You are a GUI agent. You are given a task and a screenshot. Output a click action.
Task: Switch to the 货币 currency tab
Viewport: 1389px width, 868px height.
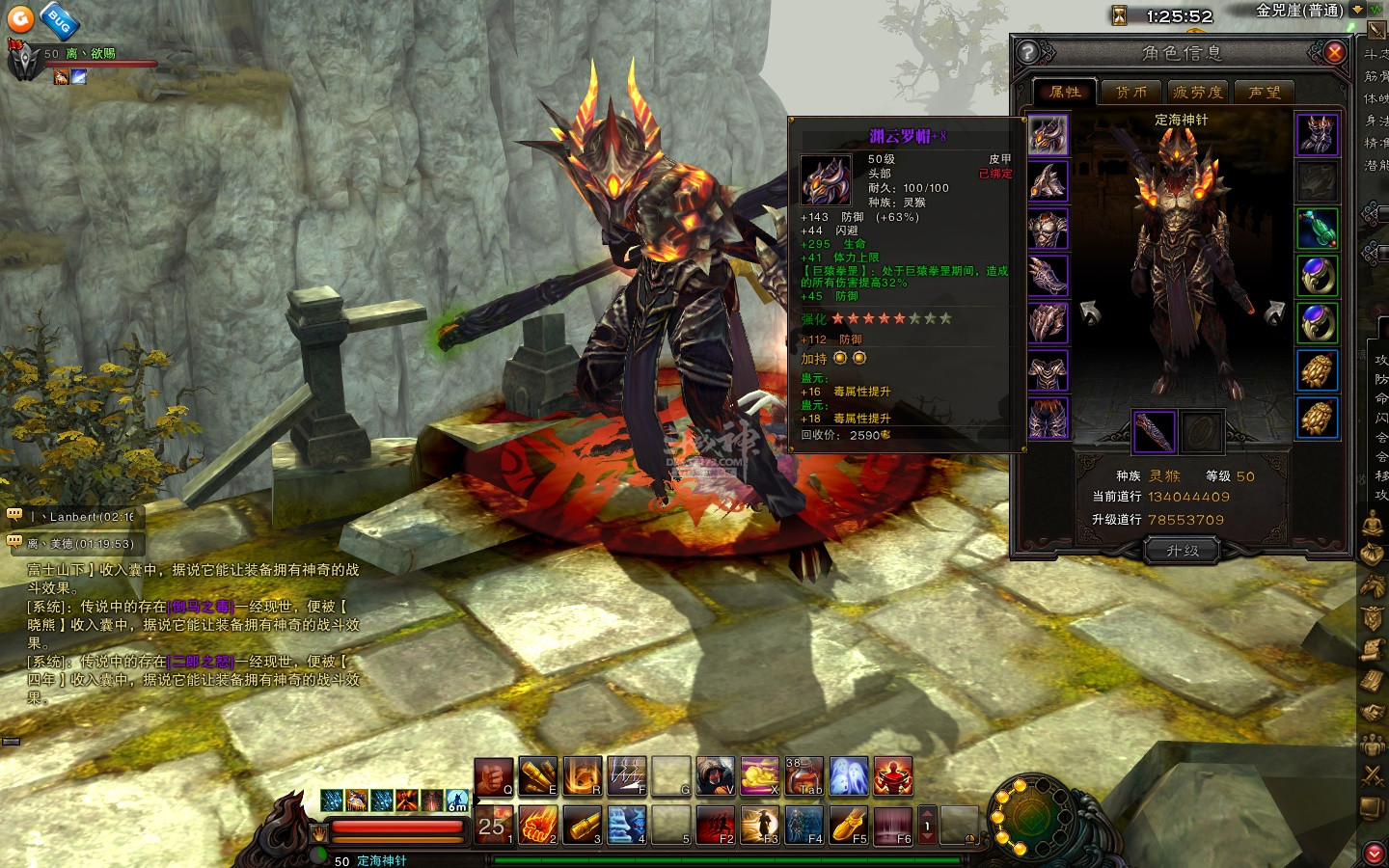tap(1130, 92)
